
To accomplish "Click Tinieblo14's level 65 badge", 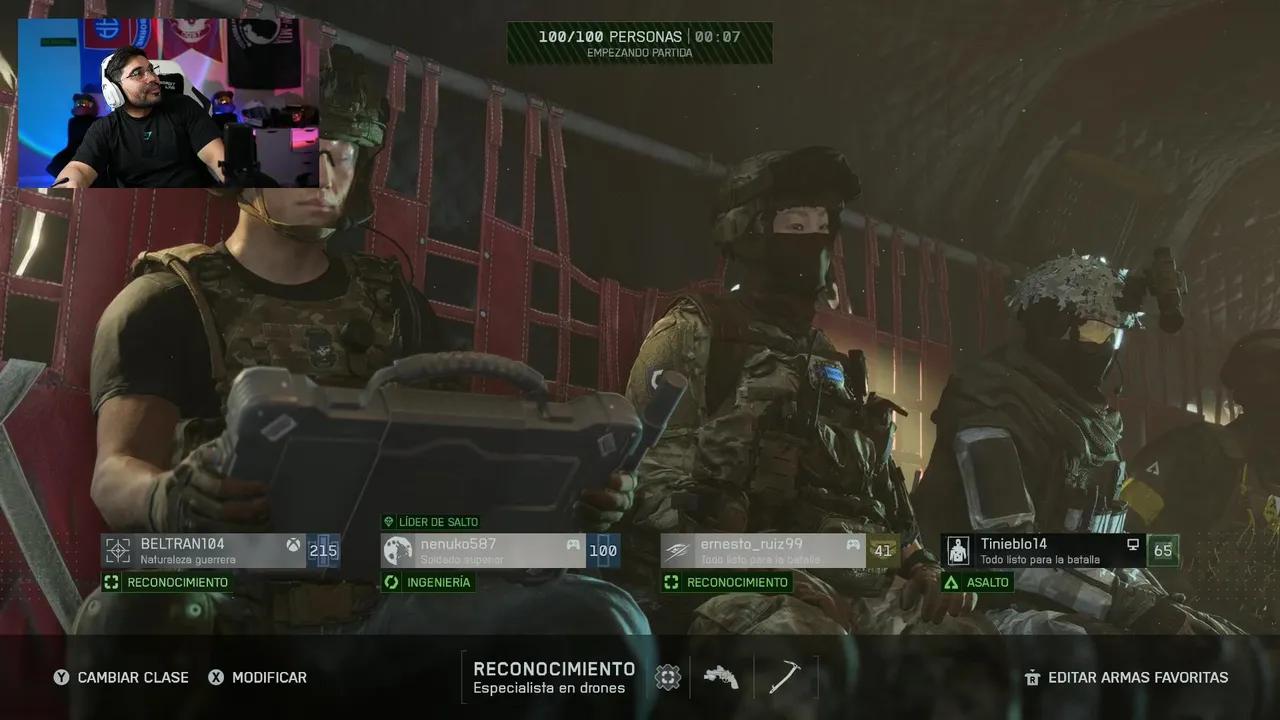I will [x=1163, y=550].
